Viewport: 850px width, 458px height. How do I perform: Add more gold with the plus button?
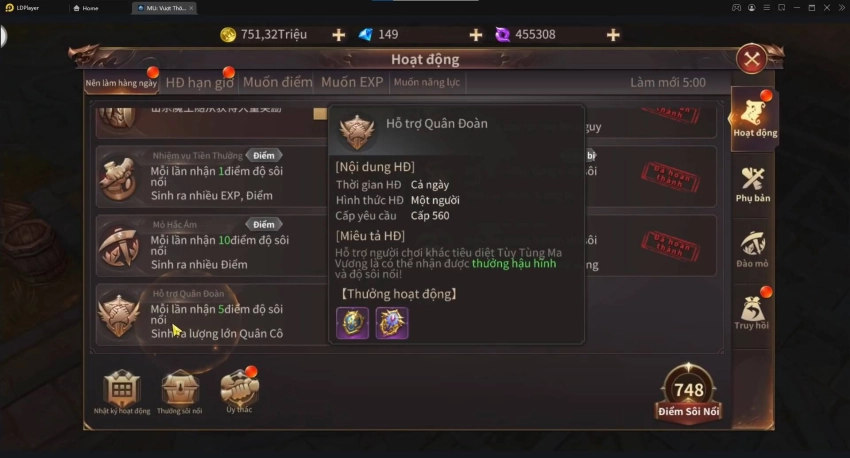coord(338,35)
